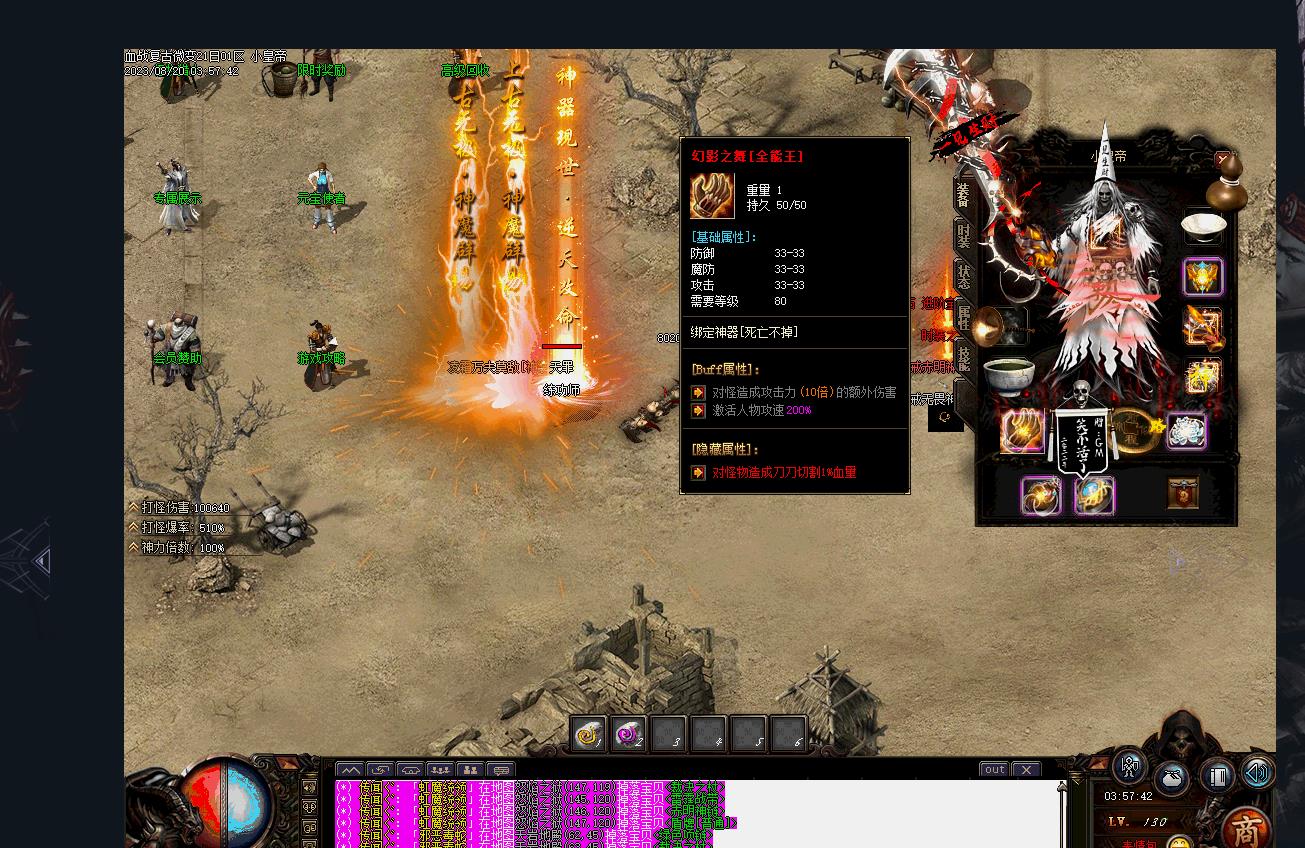Click the white bowl helmet slot
1305x848 pixels.
[x=1203, y=226]
